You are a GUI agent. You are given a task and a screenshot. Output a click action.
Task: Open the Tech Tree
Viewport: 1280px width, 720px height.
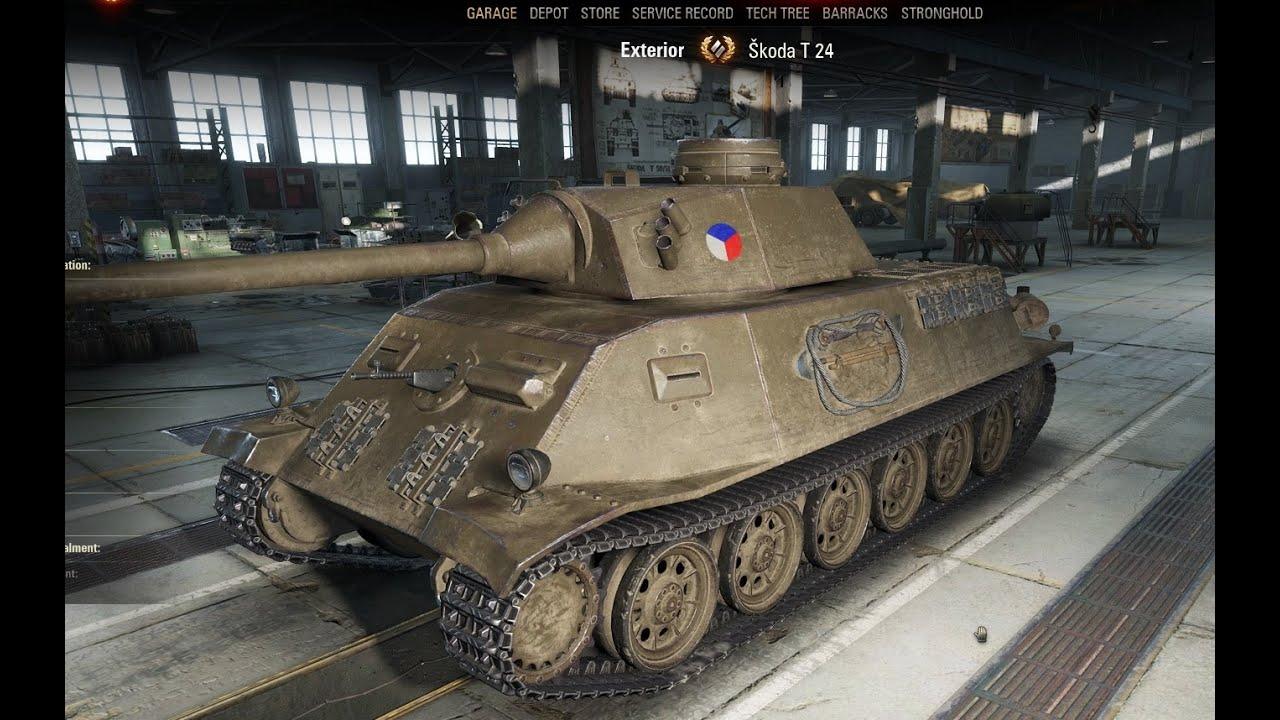click(777, 13)
